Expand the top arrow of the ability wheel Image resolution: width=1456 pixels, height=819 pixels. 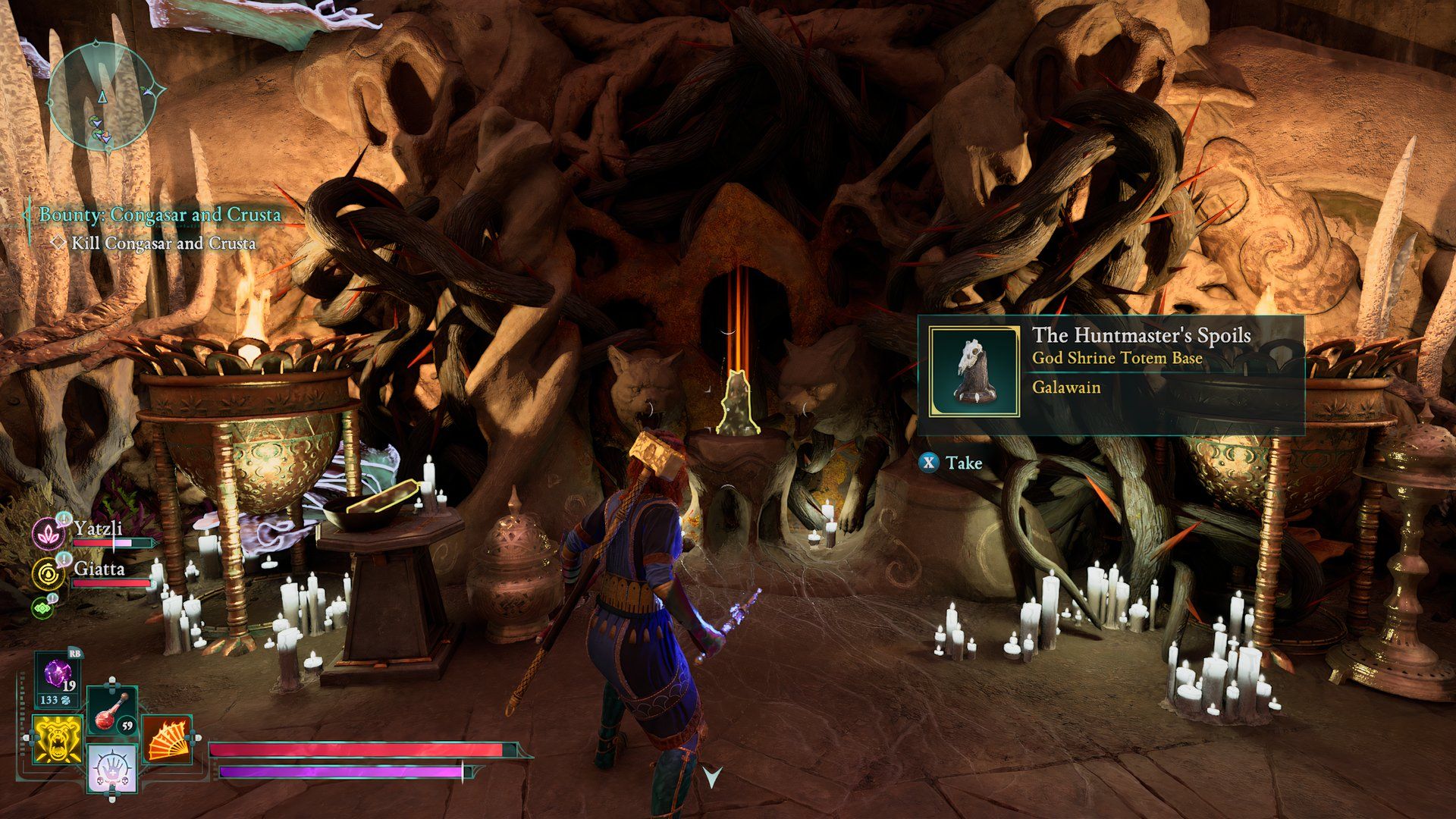coord(112,679)
